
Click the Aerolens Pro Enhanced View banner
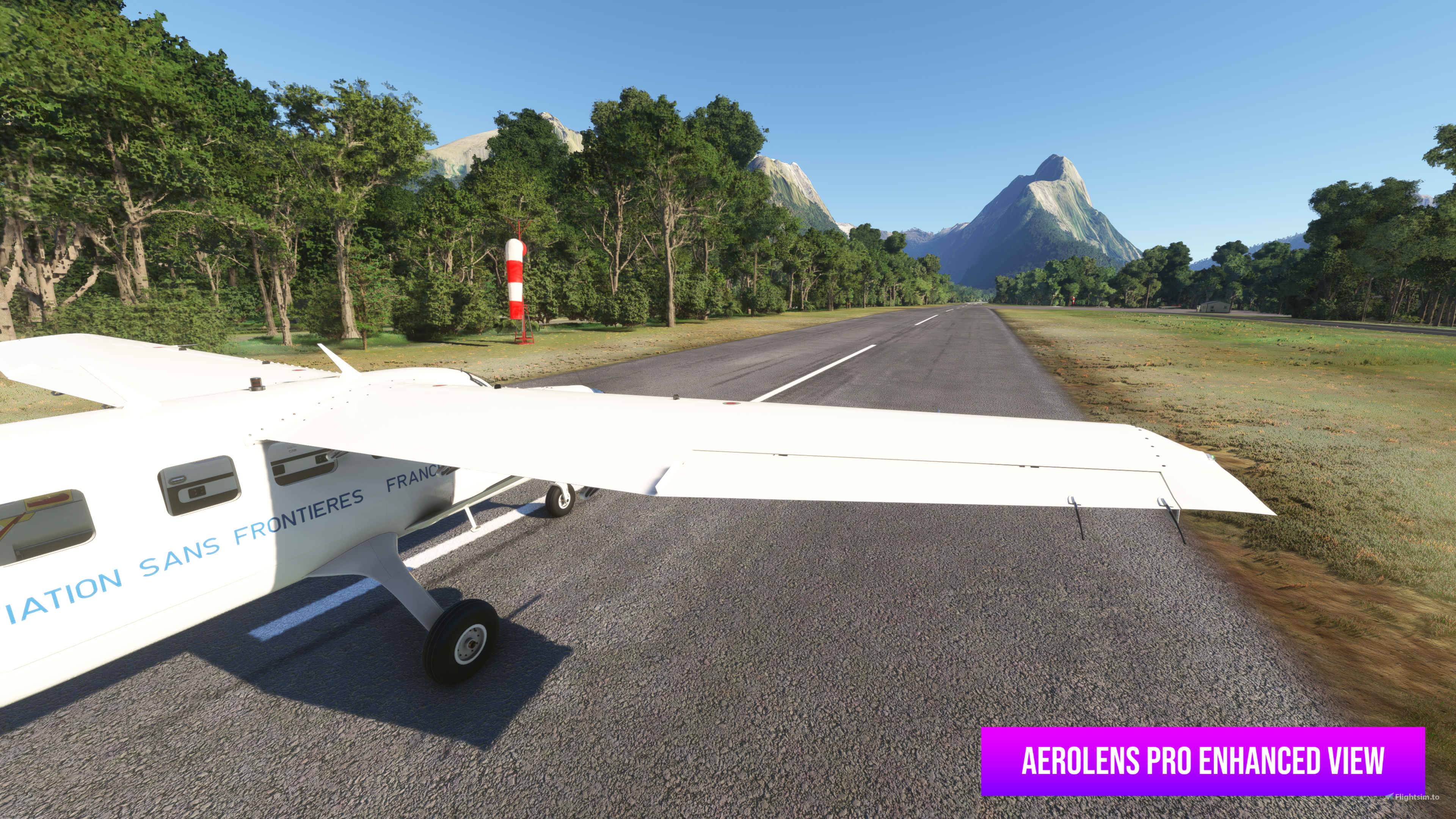click(x=1202, y=761)
